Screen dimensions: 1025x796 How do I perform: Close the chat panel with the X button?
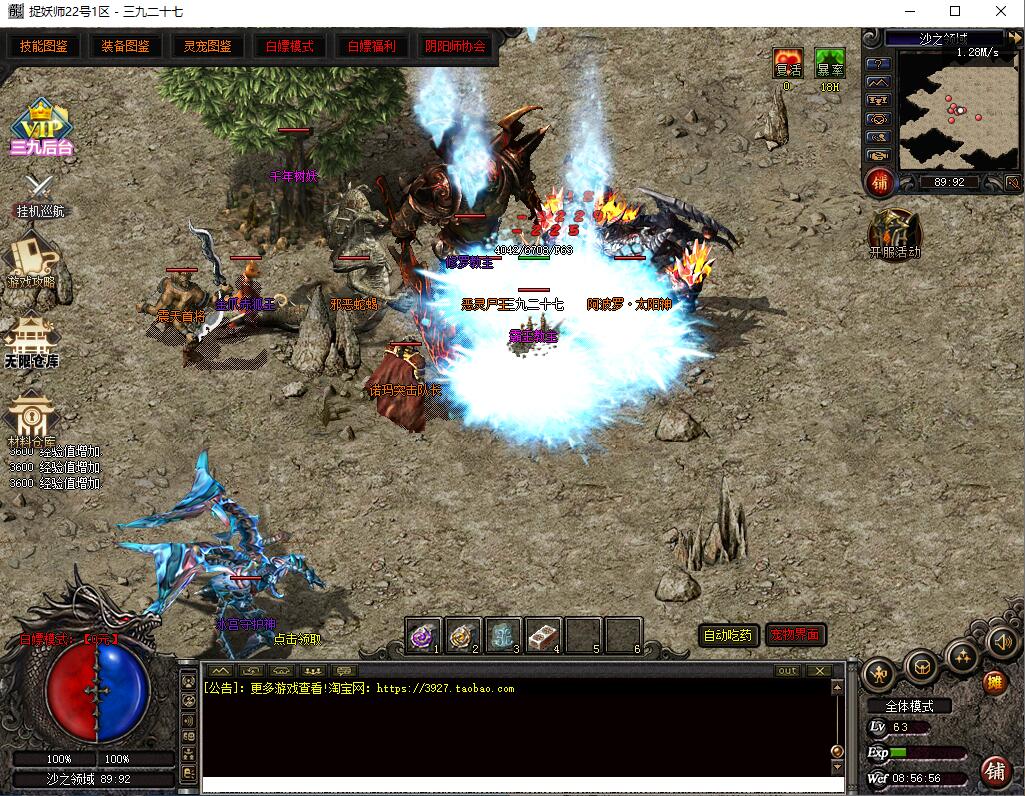point(819,671)
